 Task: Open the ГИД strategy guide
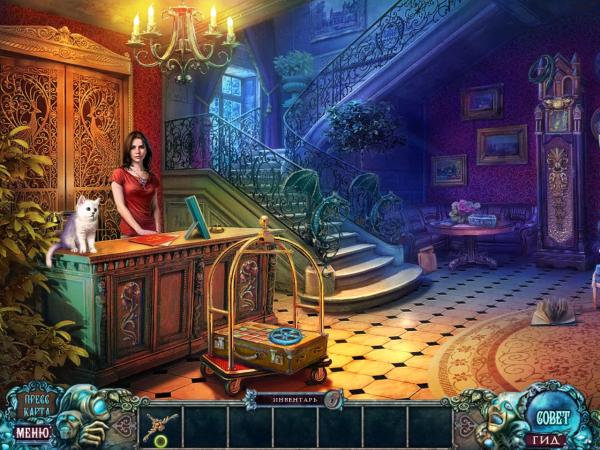548,439
